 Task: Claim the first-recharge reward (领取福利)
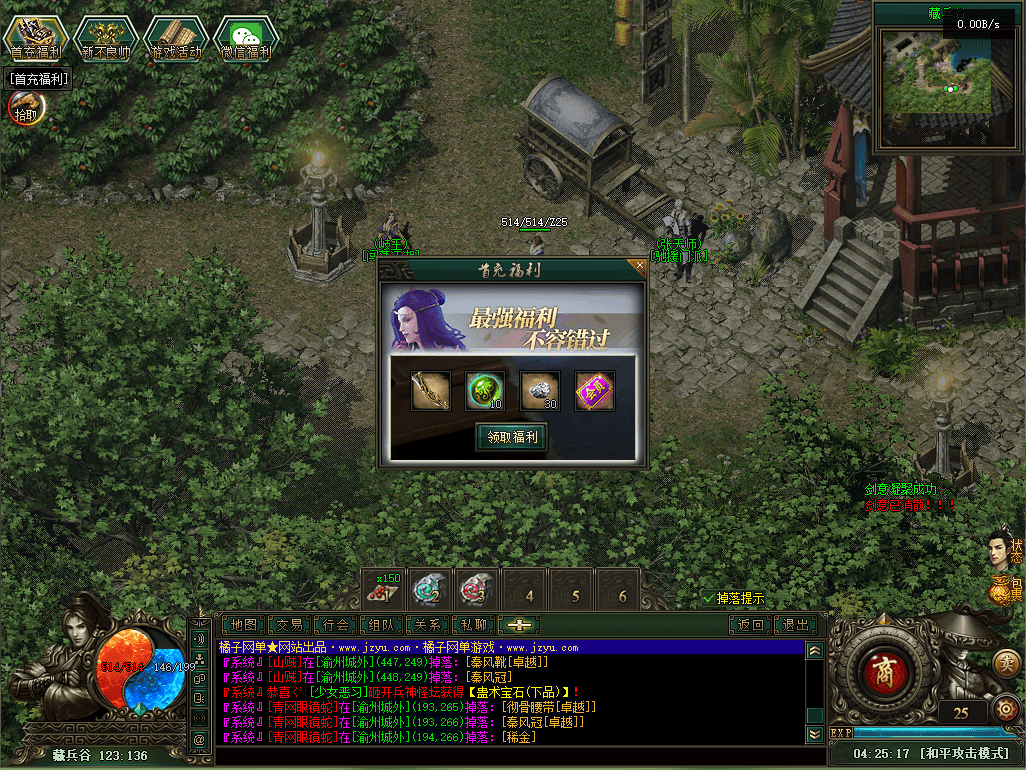(x=511, y=437)
